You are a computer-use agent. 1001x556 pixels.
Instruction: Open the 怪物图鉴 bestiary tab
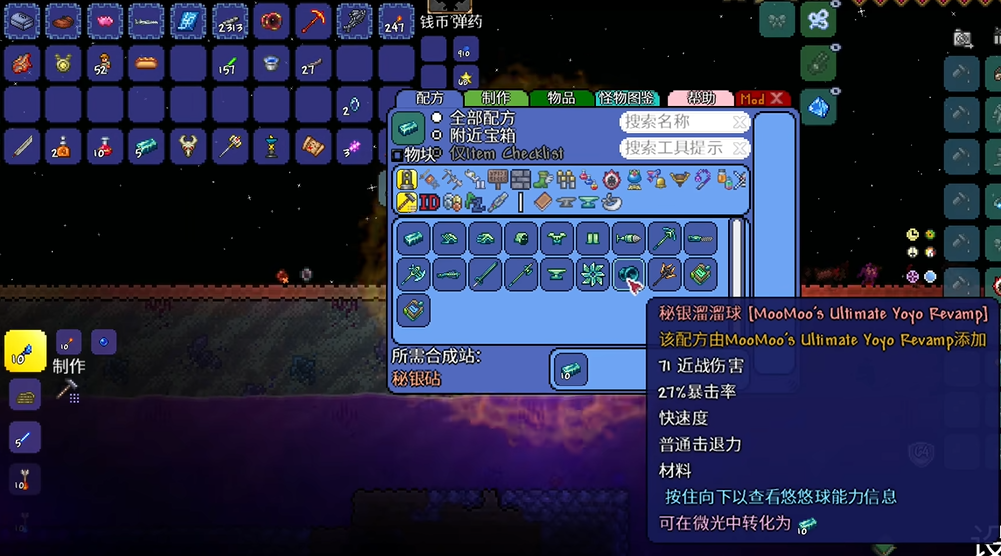pos(627,98)
